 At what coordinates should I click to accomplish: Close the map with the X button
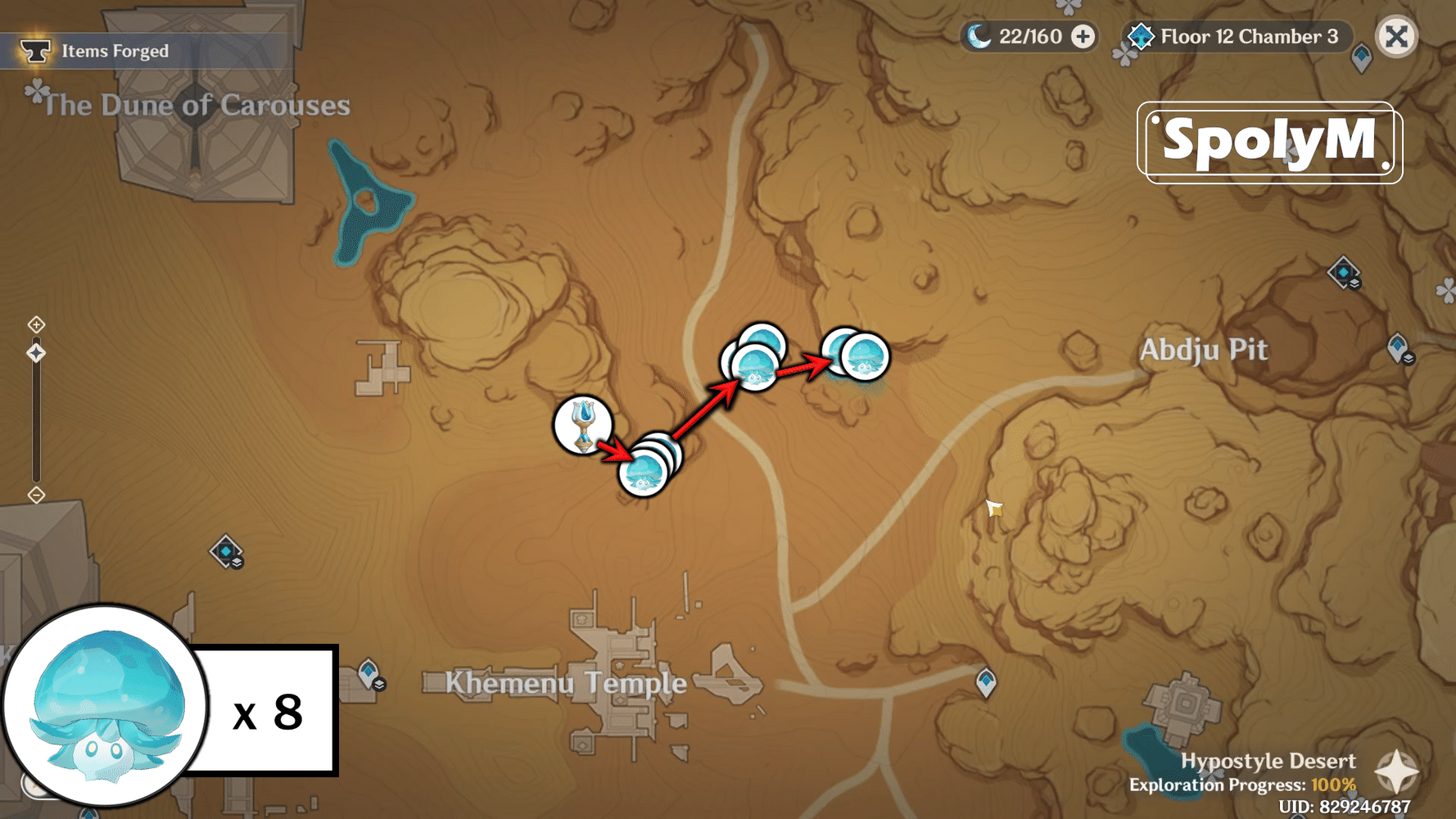click(x=1397, y=36)
